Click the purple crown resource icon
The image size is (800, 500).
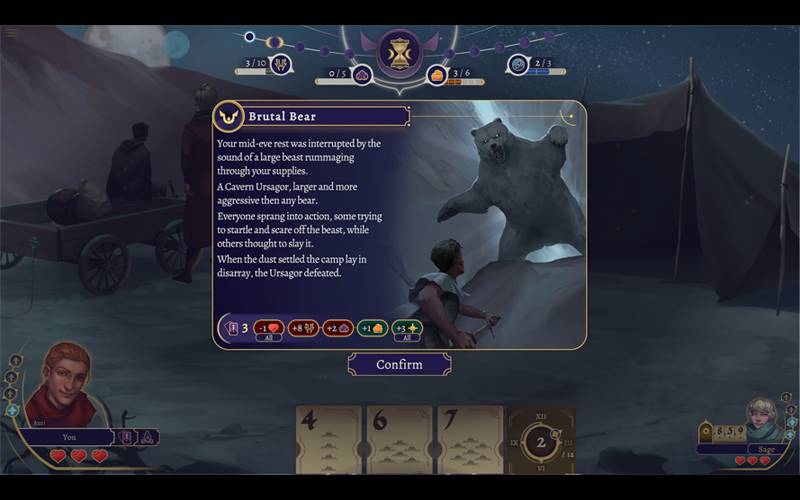pos(362,74)
